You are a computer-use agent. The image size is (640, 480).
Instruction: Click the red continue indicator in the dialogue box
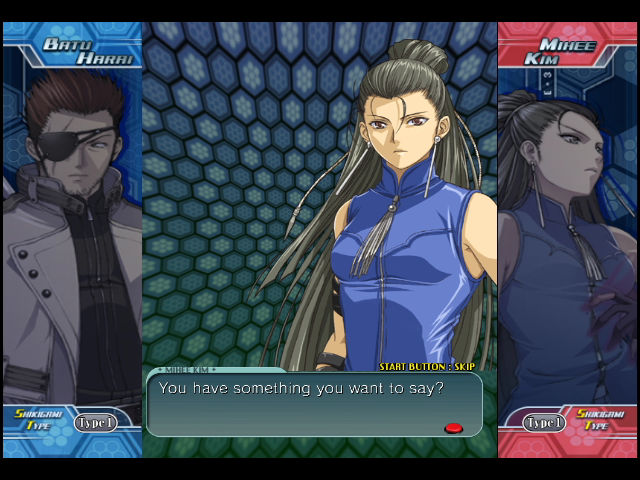click(453, 428)
